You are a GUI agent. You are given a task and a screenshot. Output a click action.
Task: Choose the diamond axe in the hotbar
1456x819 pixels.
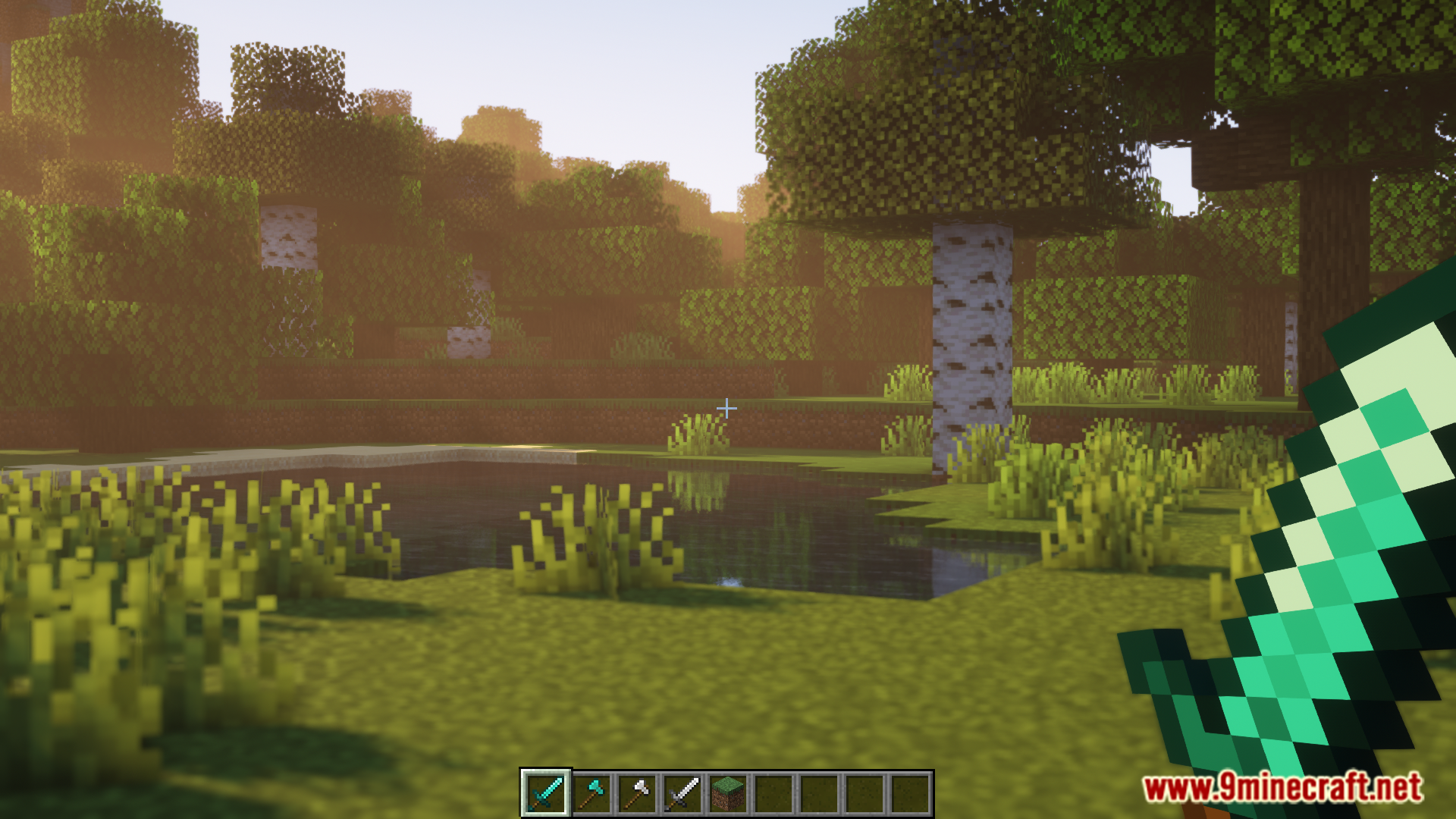coord(591,793)
